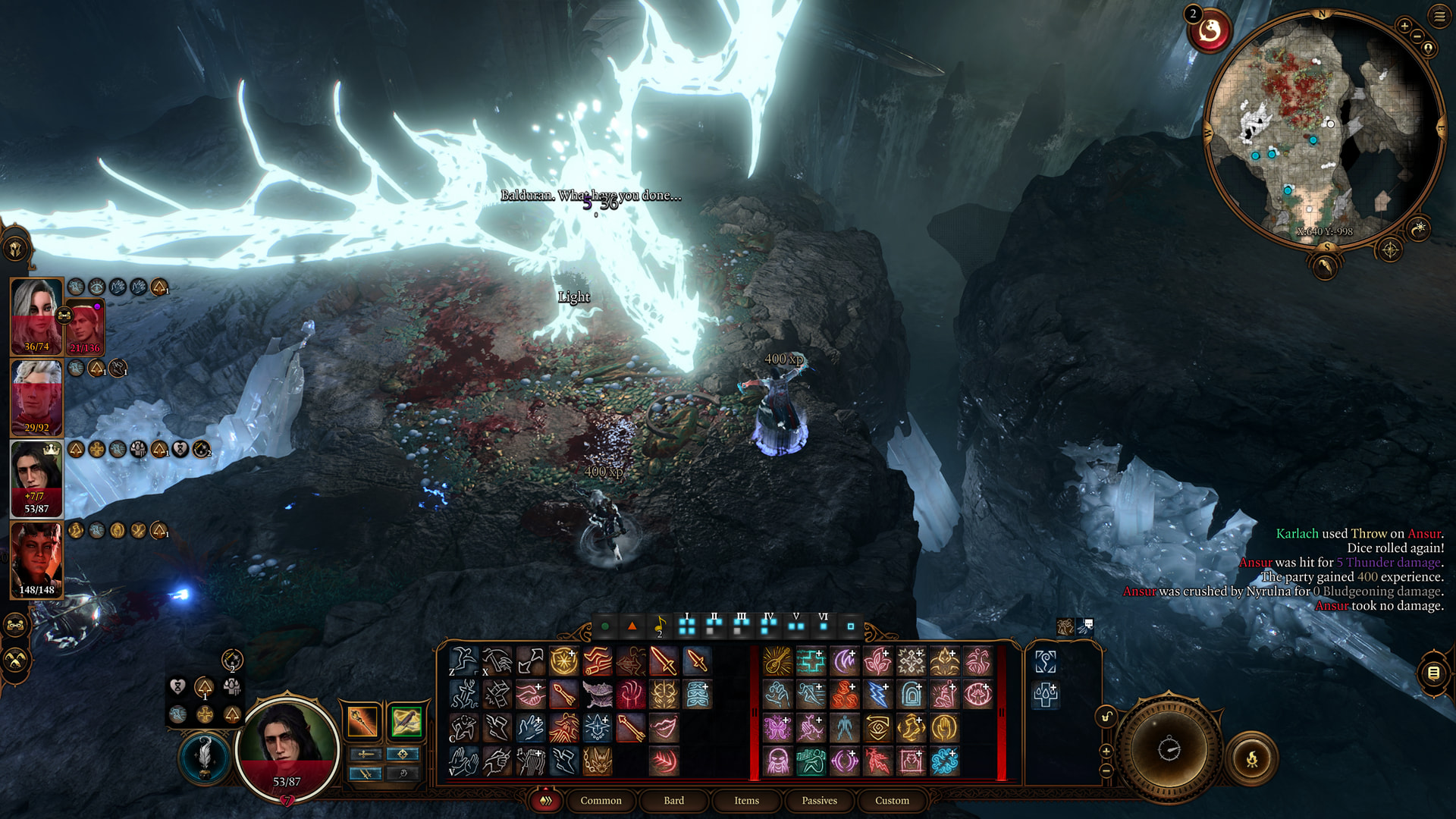Select Karlach's party portrait
Image resolution: width=1456 pixels, height=819 pixels.
click(36, 559)
